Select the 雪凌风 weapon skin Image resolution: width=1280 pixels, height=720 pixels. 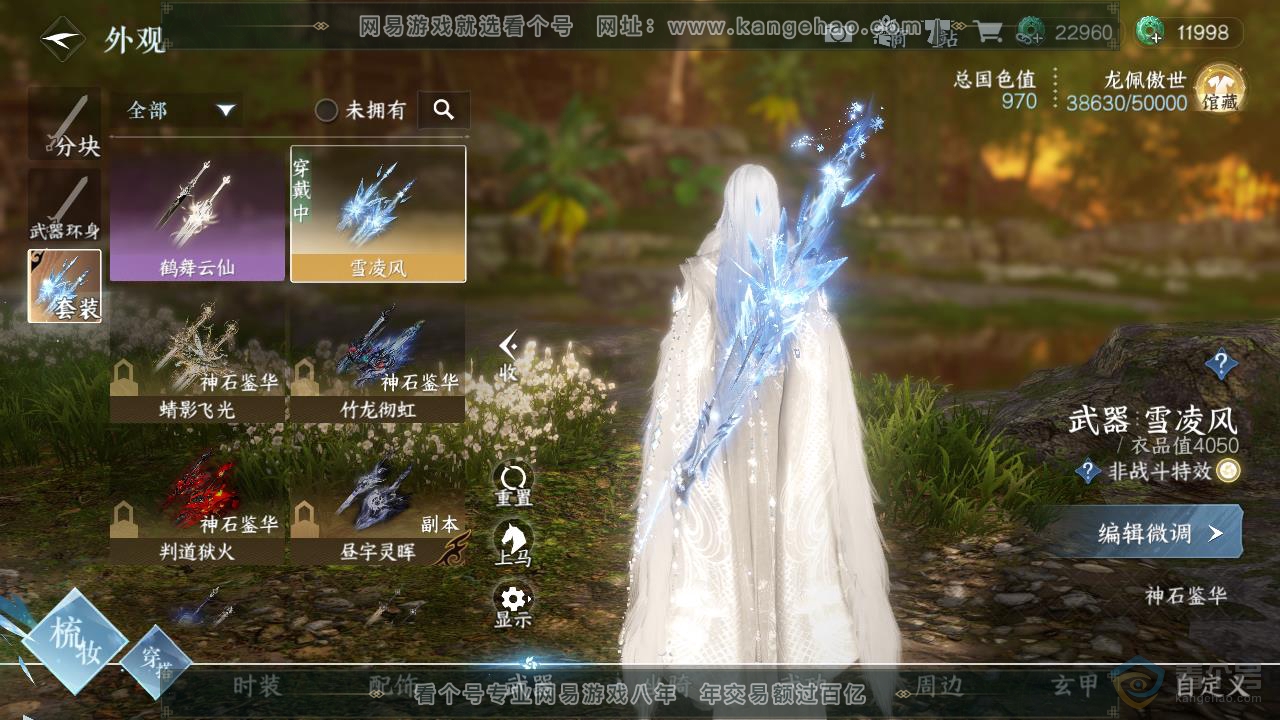click(x=378, y=215)
